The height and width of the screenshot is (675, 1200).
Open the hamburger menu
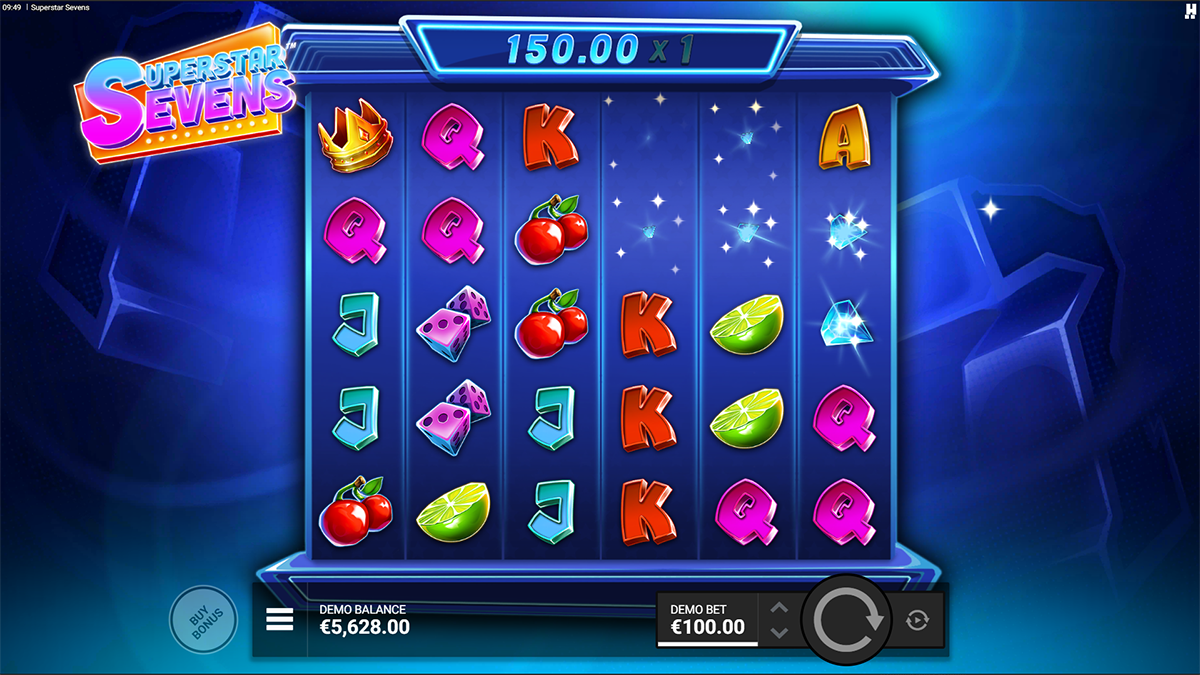(280, 620)
